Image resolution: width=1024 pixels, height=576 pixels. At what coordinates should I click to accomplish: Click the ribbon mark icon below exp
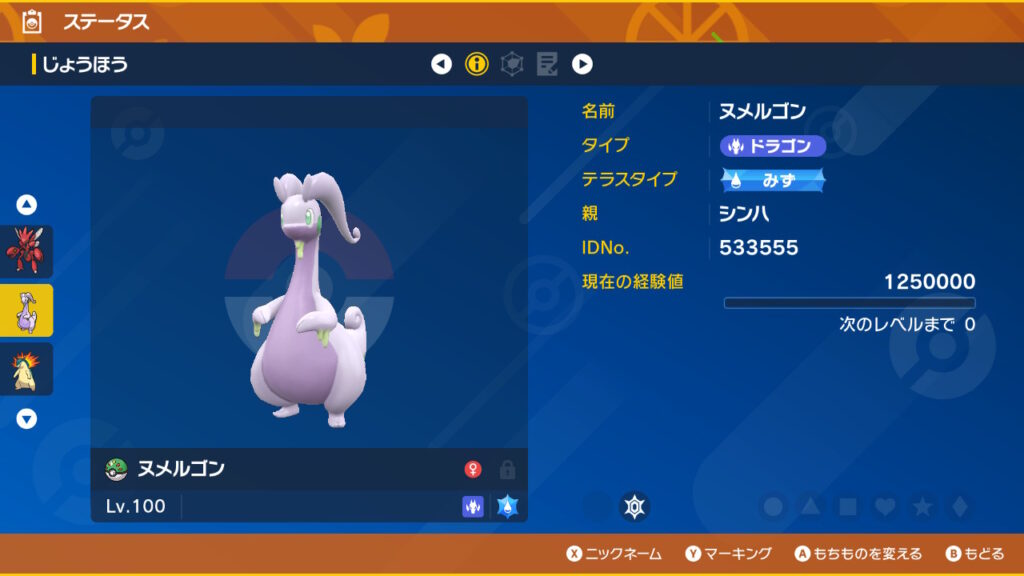(634, 507)
